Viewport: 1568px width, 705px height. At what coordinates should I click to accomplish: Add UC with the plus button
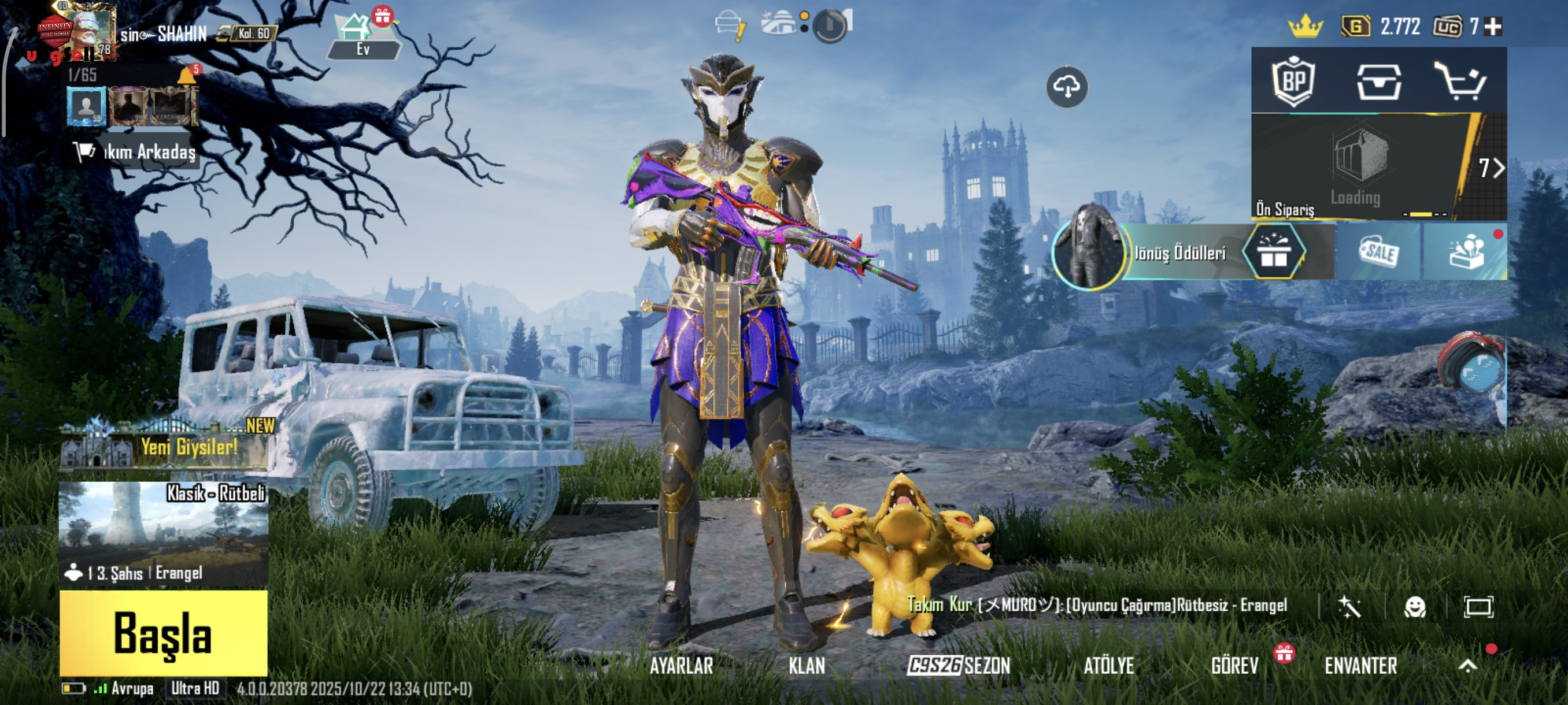pos(1493,27)
